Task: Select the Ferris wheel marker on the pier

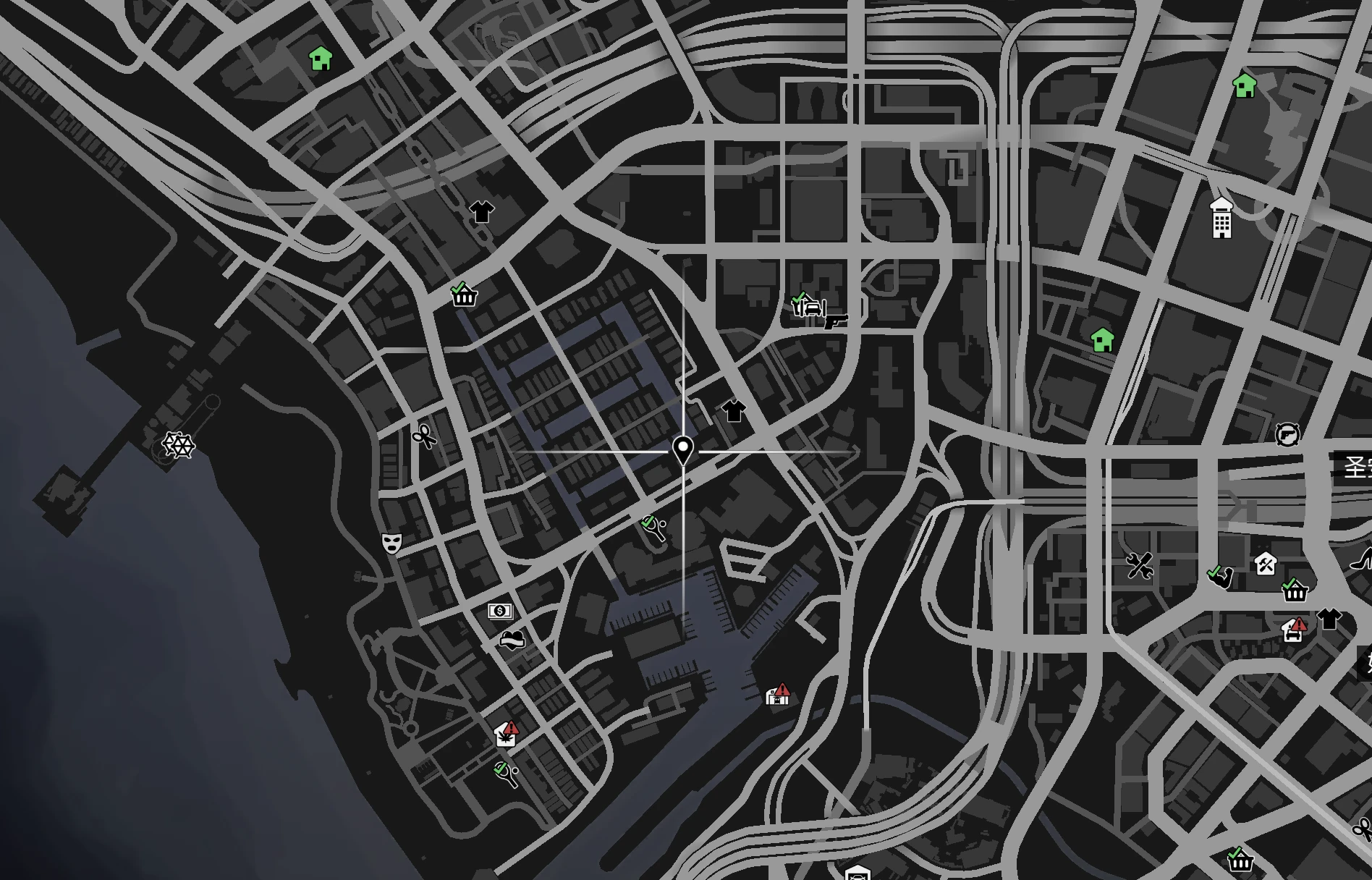Action: 177,445
